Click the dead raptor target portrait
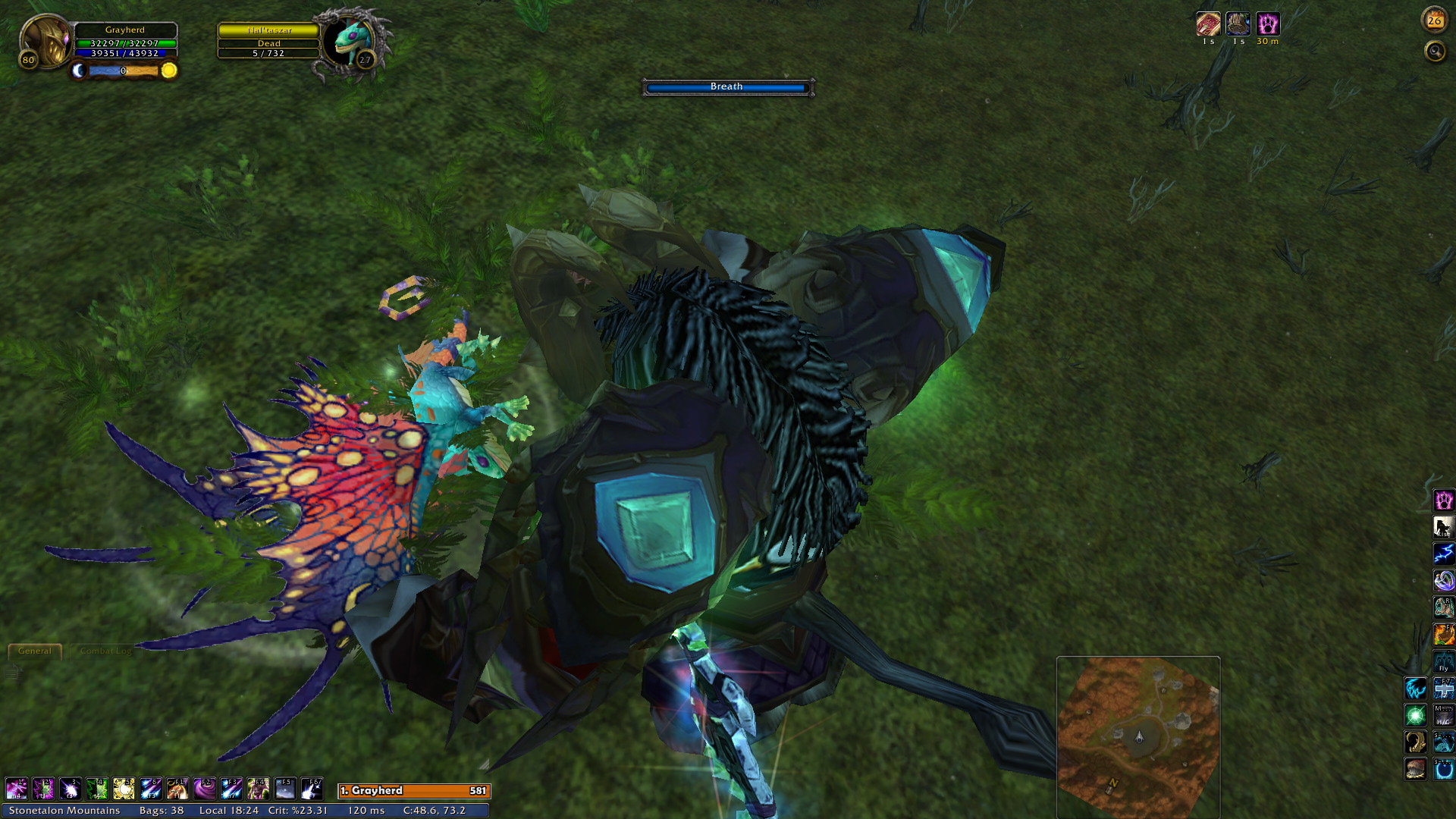The width and height of the screenshot is (1456, 819). point(350,41)
